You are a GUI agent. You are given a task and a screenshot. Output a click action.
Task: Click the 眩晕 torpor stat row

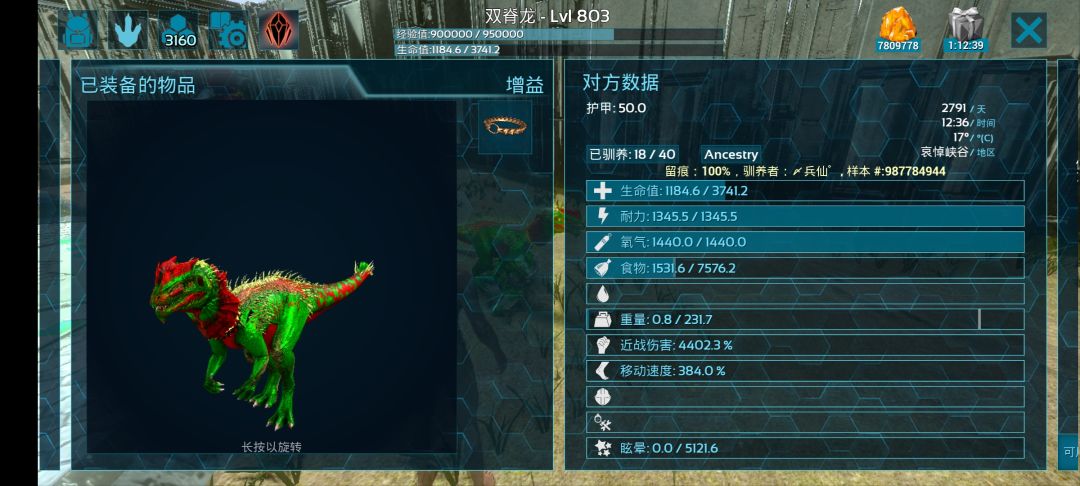[805, 448]
